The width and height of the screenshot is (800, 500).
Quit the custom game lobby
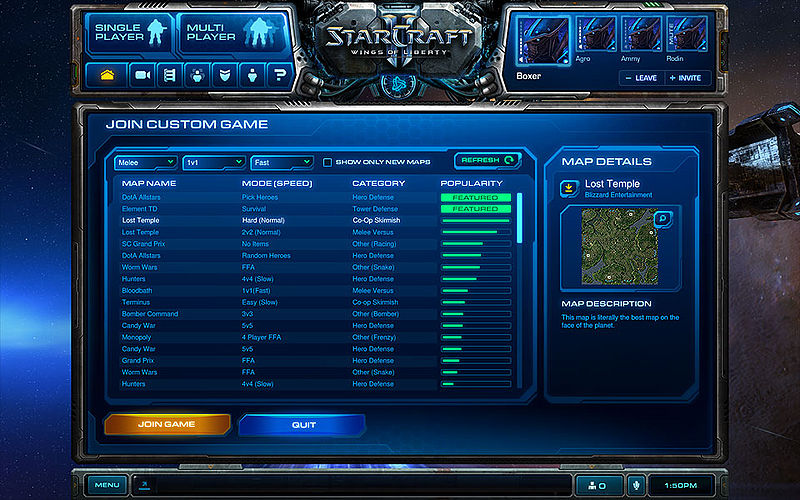pyautogui.click(x=304, y=425)
